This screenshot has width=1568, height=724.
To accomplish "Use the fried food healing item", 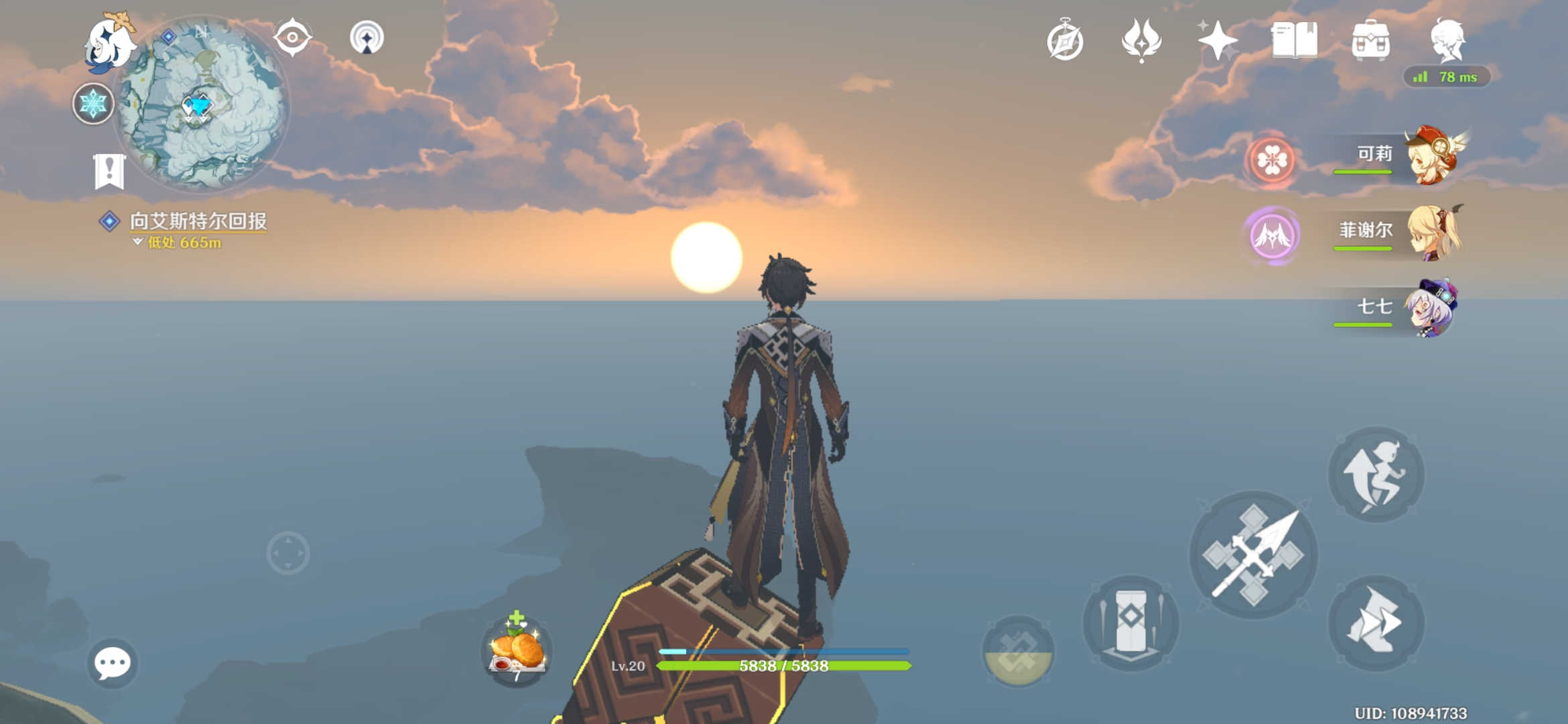I will click(x=517, y=649).
